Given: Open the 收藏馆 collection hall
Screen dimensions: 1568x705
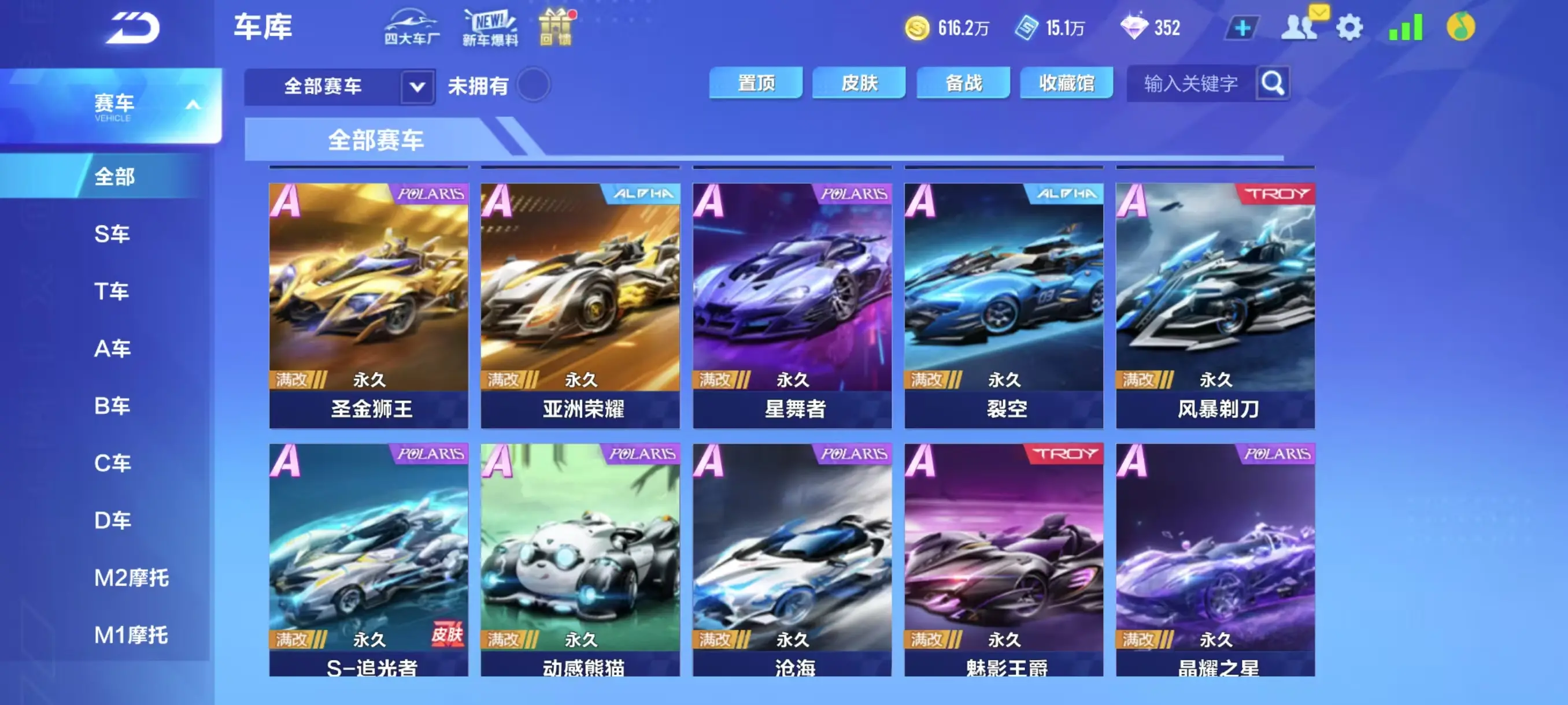Looking at the screenshot, I should [x=1067, y=83].
